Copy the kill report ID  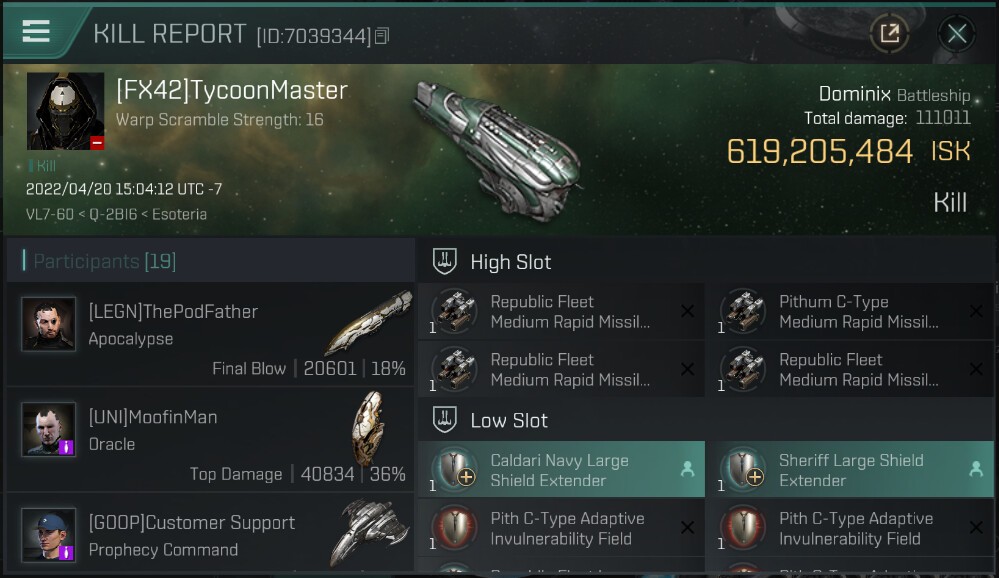[381, 37]
